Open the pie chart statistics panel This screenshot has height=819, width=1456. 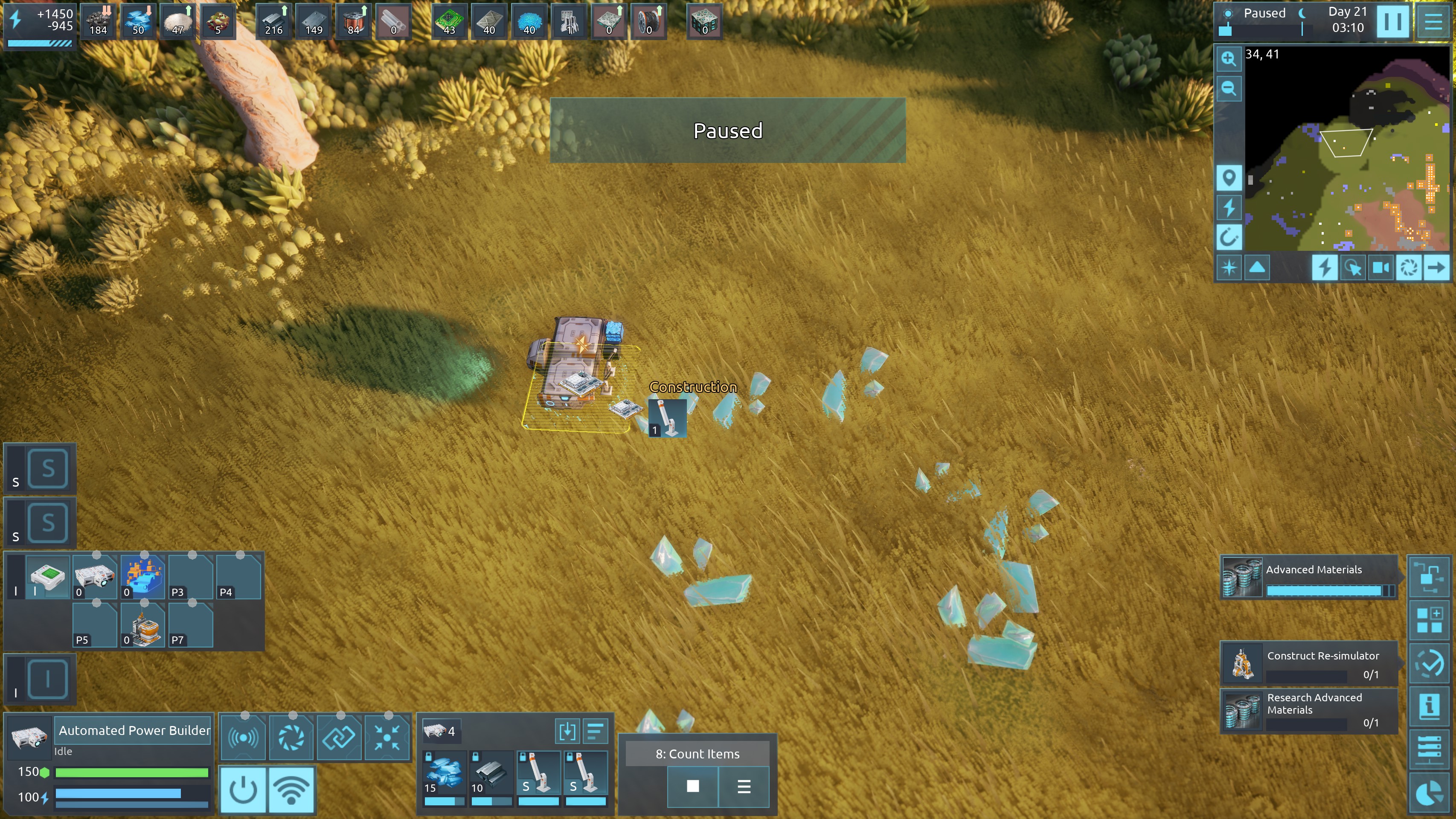pyautogui.click(x=1429, y=793)
